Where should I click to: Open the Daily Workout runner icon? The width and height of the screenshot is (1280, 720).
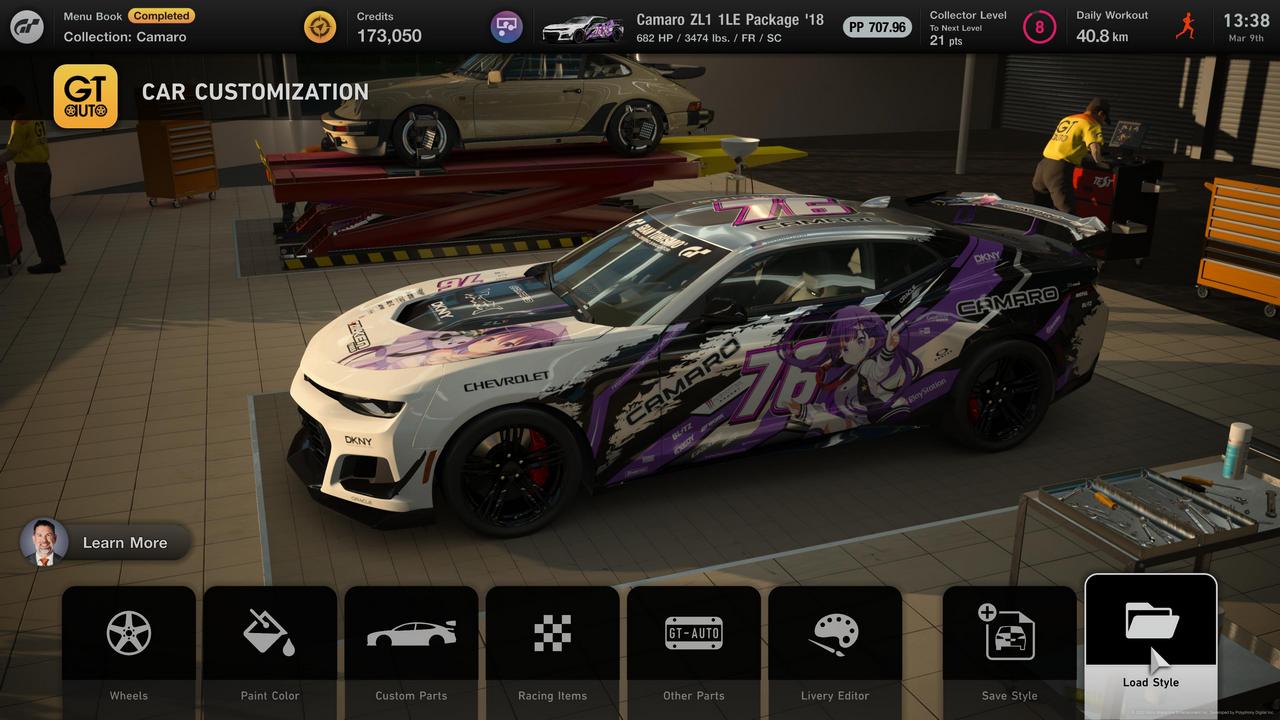(1186, 27)
